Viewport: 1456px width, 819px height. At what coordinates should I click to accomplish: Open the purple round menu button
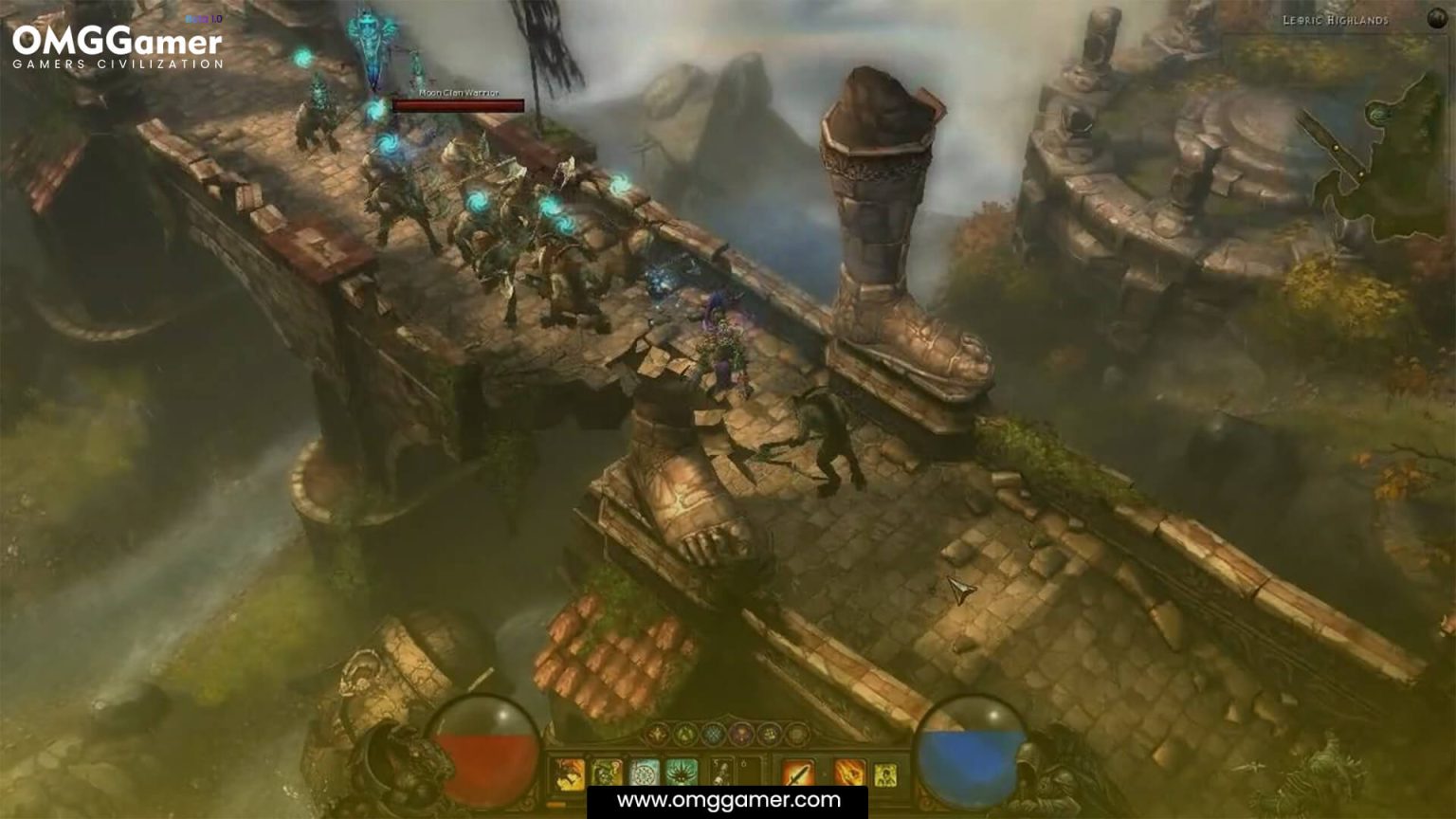(x=741, y=734)
